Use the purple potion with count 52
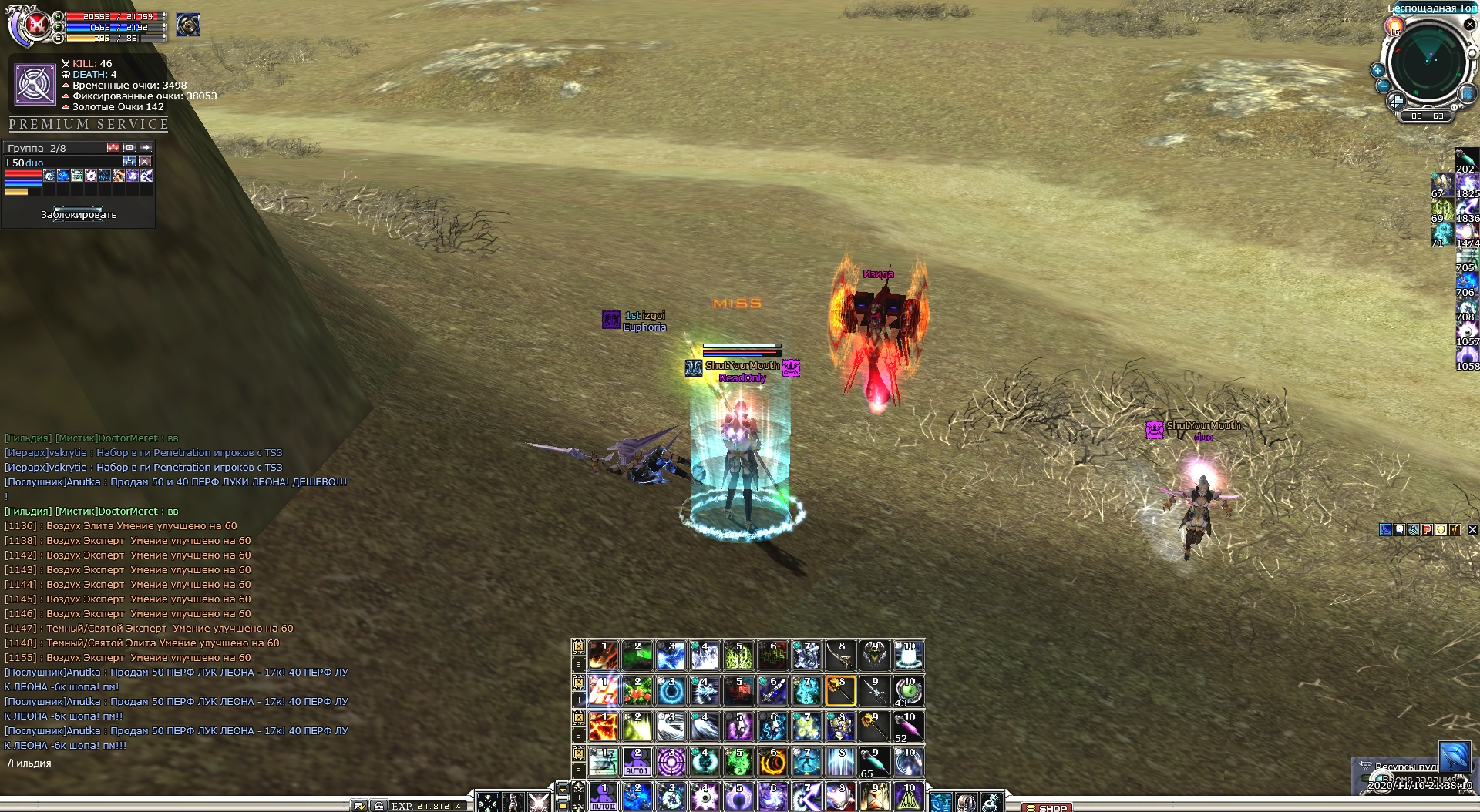 (x=908, y=726)
